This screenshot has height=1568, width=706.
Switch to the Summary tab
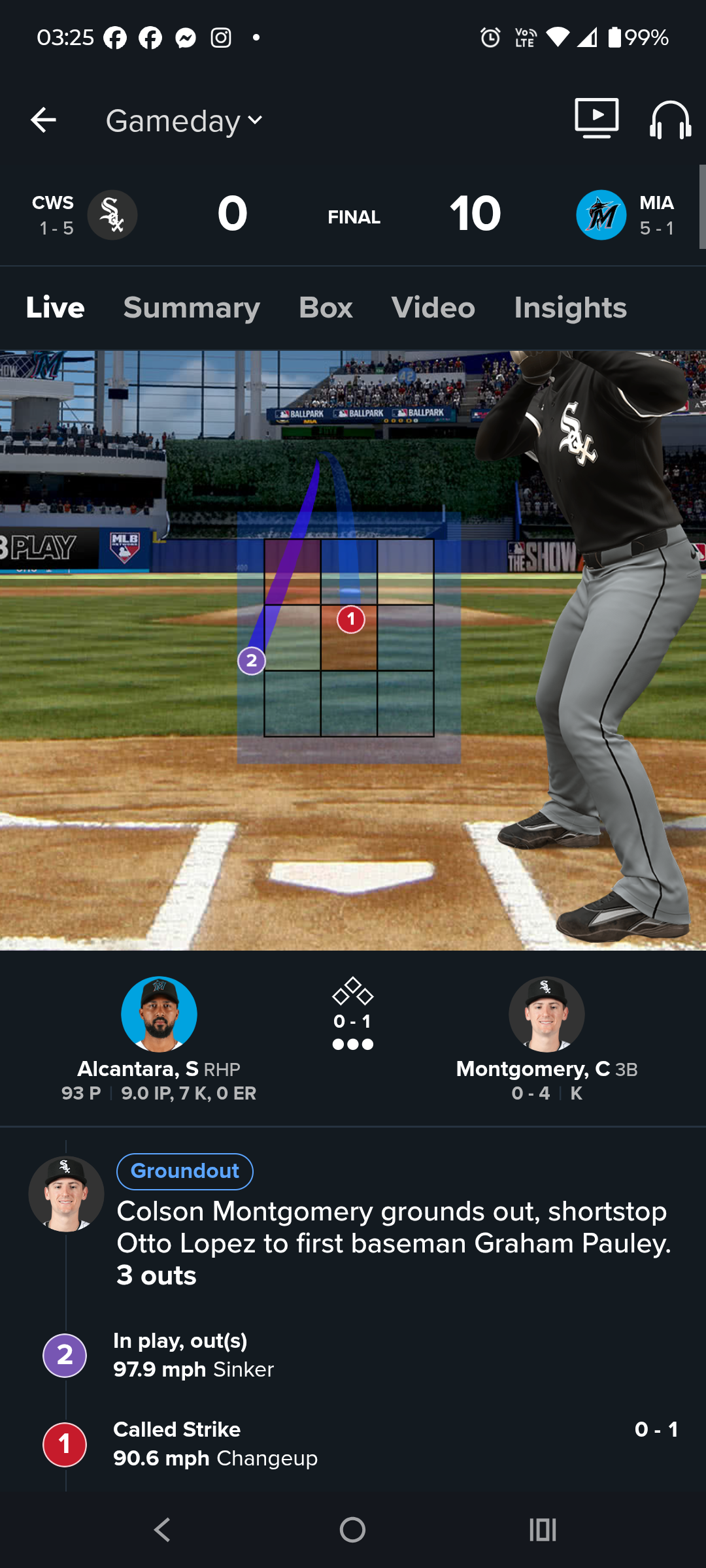tap(192, 308)
